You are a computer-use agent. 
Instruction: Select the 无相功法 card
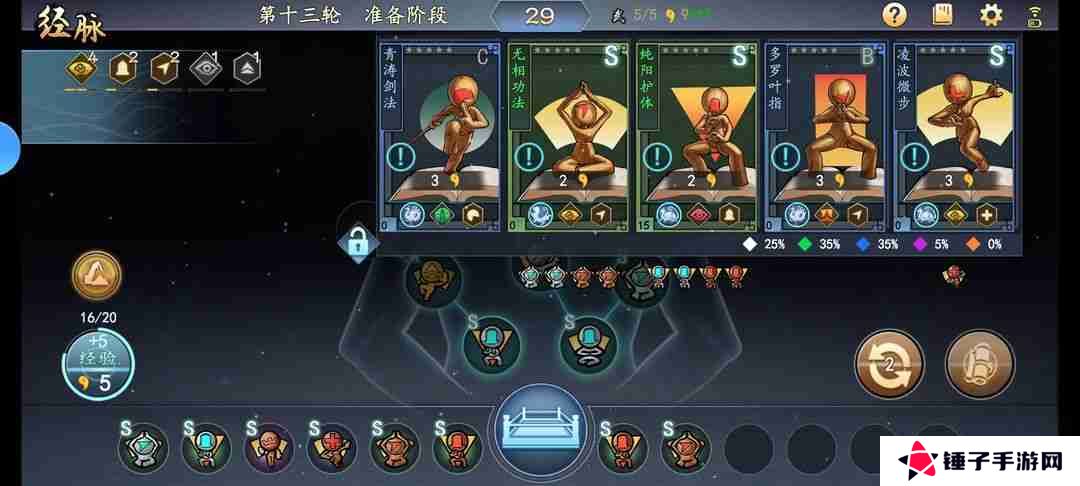tap(569, 120)
